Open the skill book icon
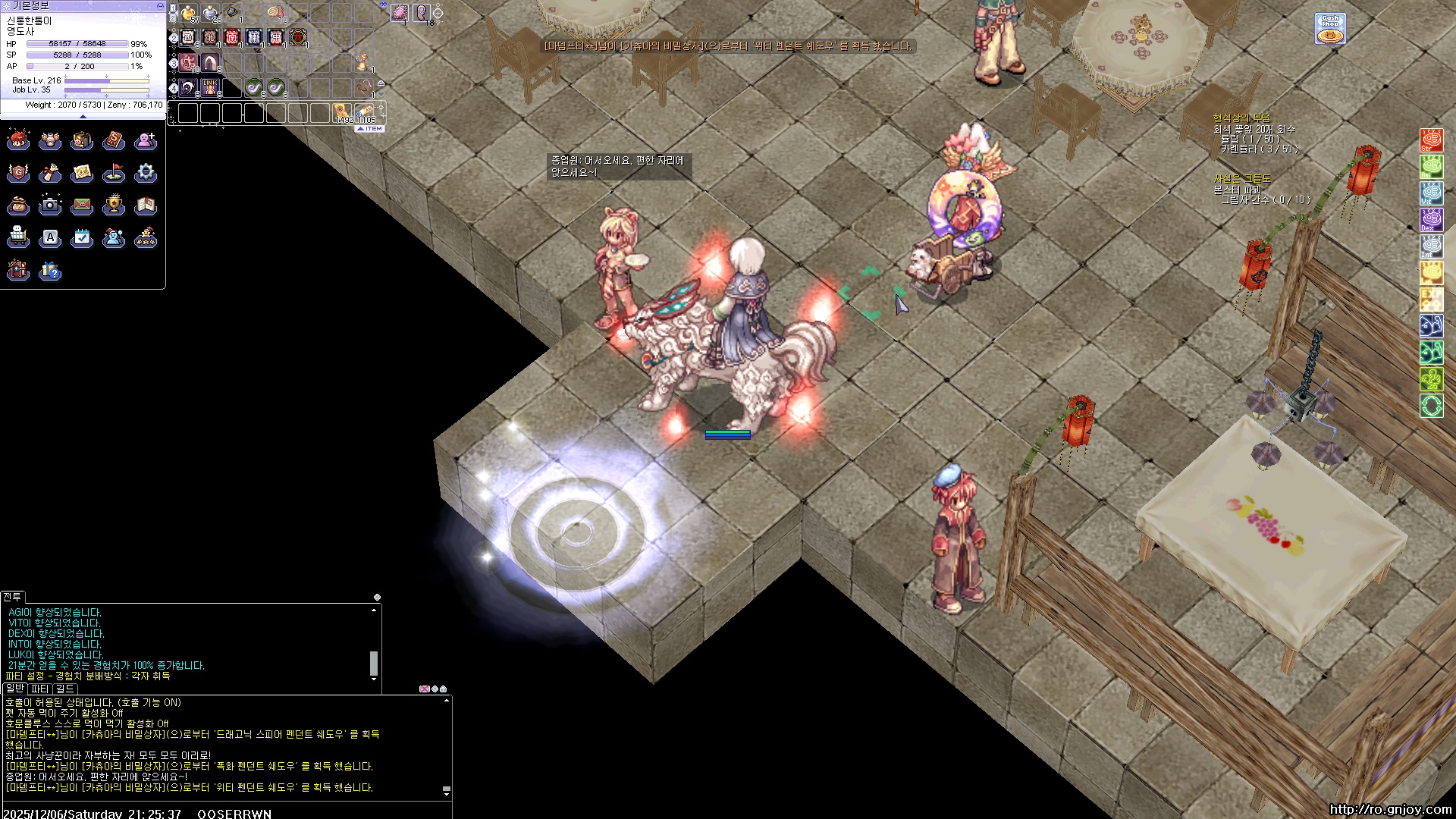 pos(114,140)
